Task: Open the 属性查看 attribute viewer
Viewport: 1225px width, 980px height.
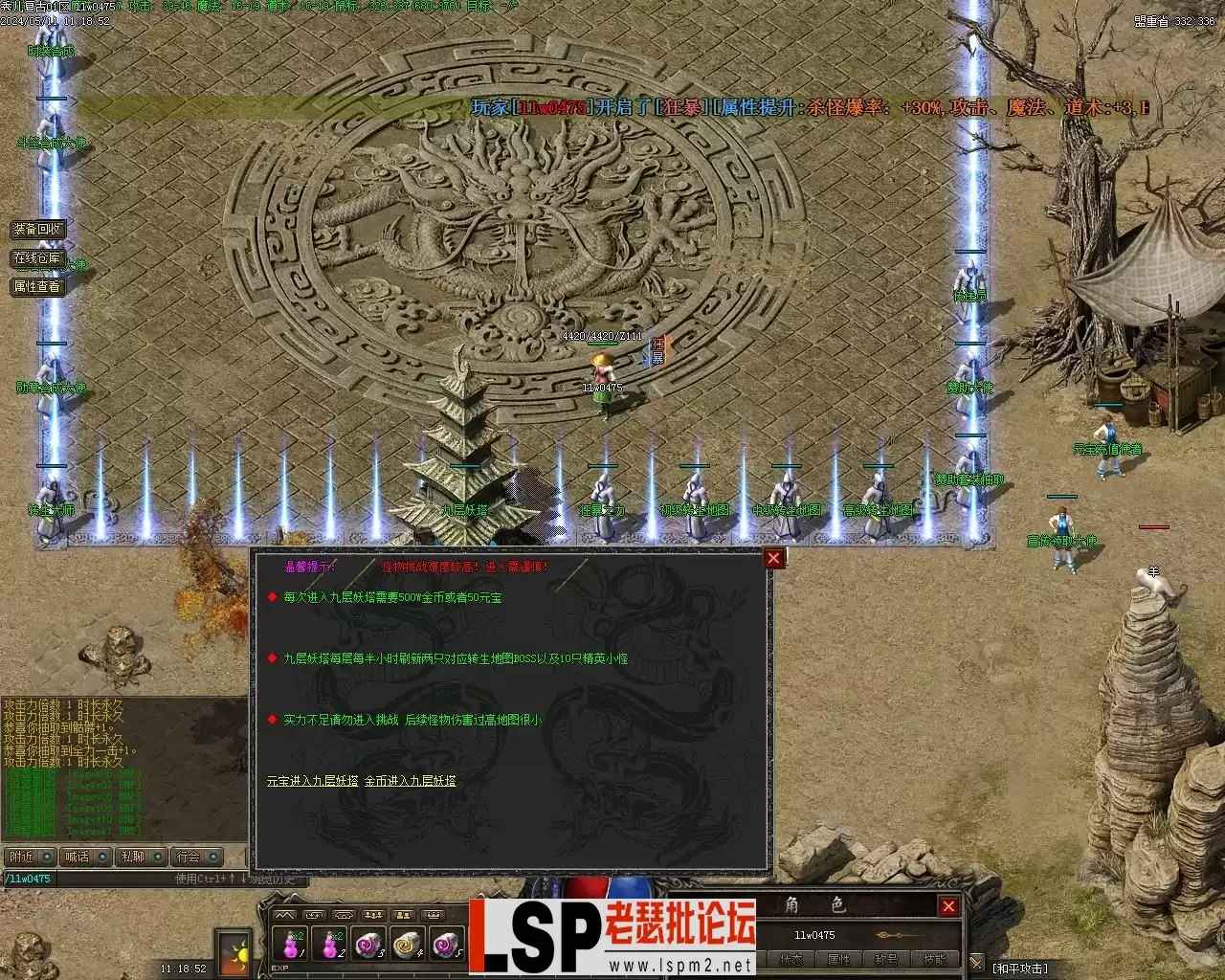Action: point(37,286)
